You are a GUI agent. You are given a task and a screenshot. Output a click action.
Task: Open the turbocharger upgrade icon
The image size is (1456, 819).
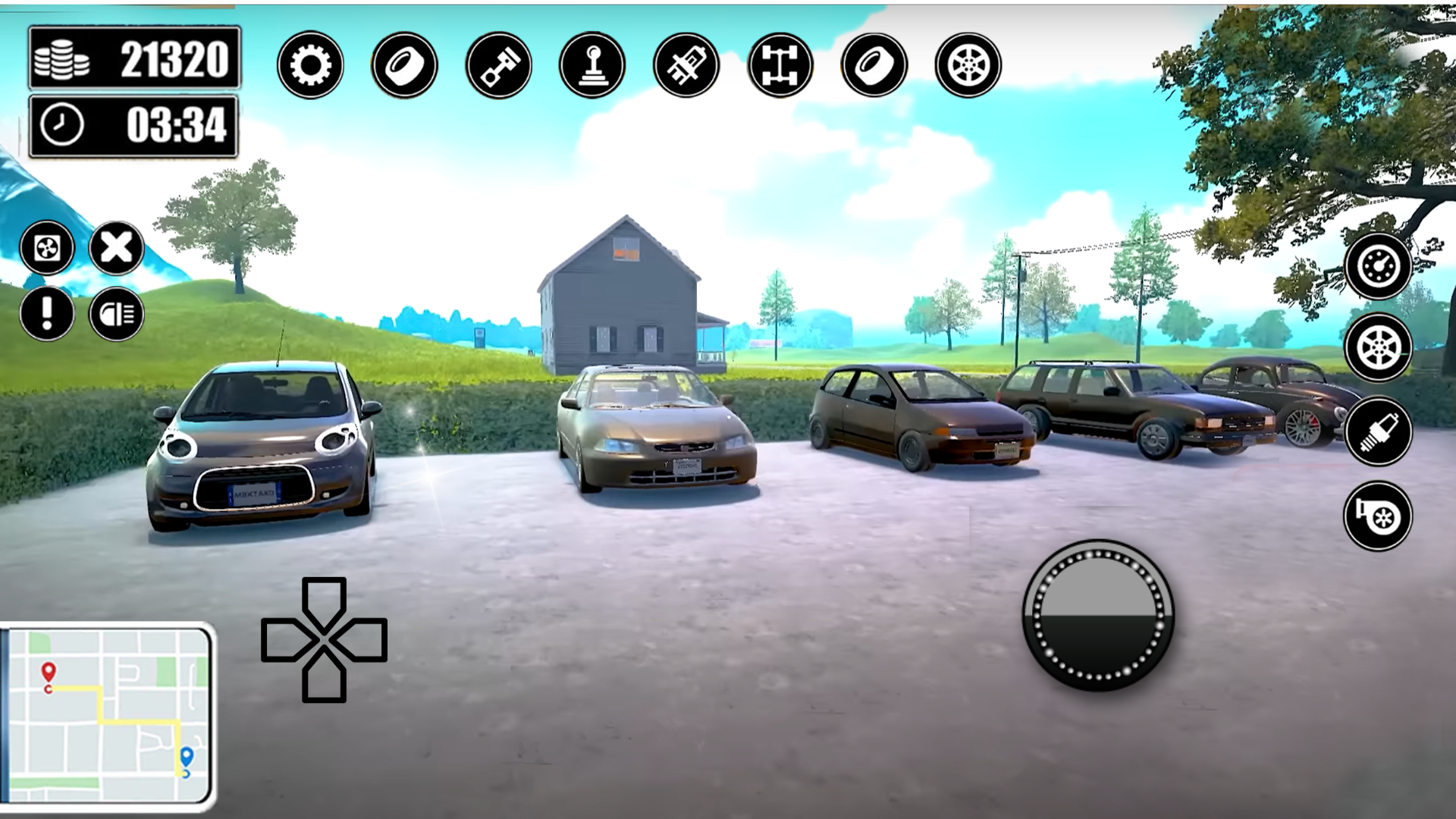[1378, 514]
